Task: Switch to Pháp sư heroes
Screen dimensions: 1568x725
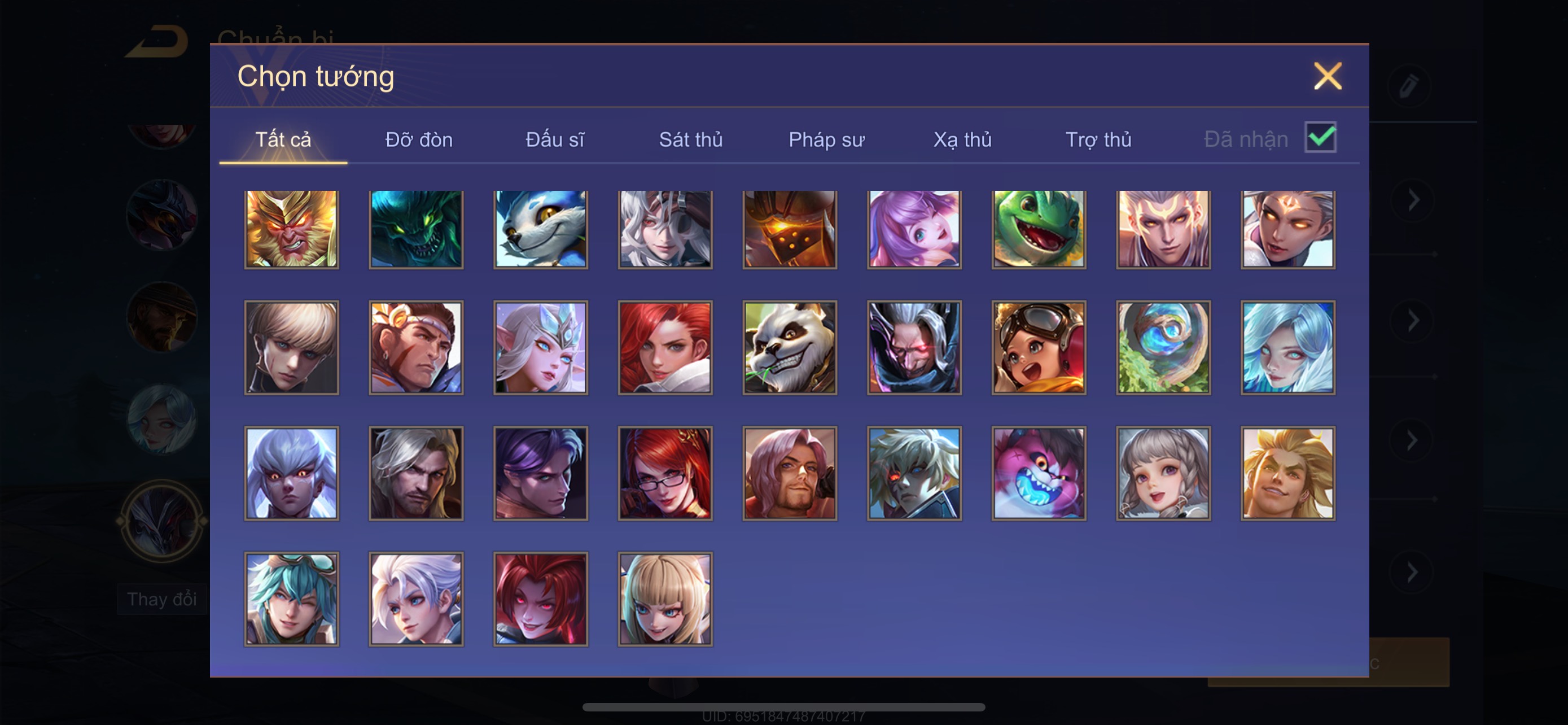Action: (x=826, y=140)
